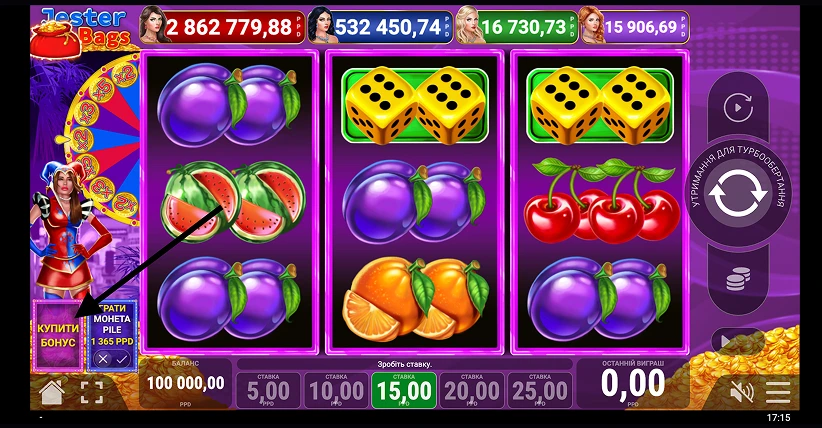Toggle the Монета Pile 1 365 PPD switch
The image size is (822, 428).
click(111, 357)
